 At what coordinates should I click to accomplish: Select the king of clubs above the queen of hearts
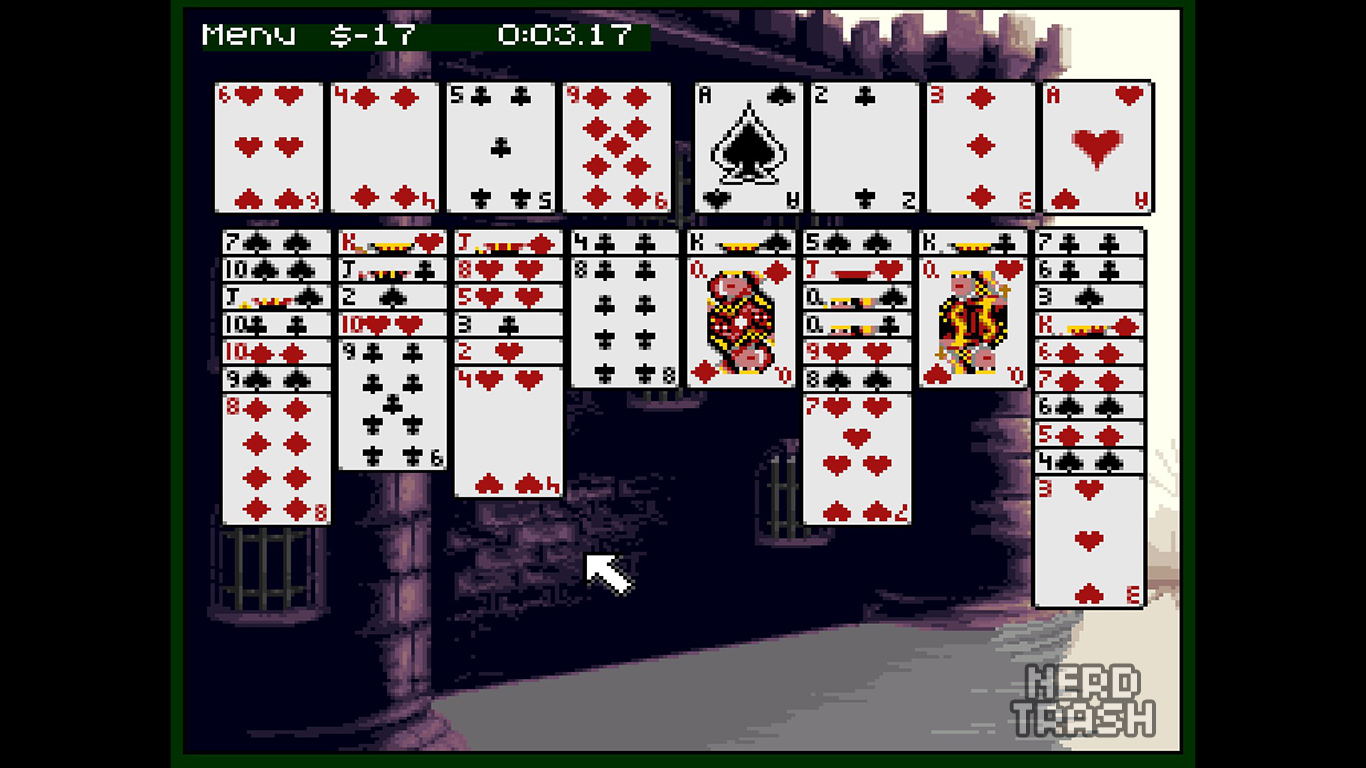point(972,242)
